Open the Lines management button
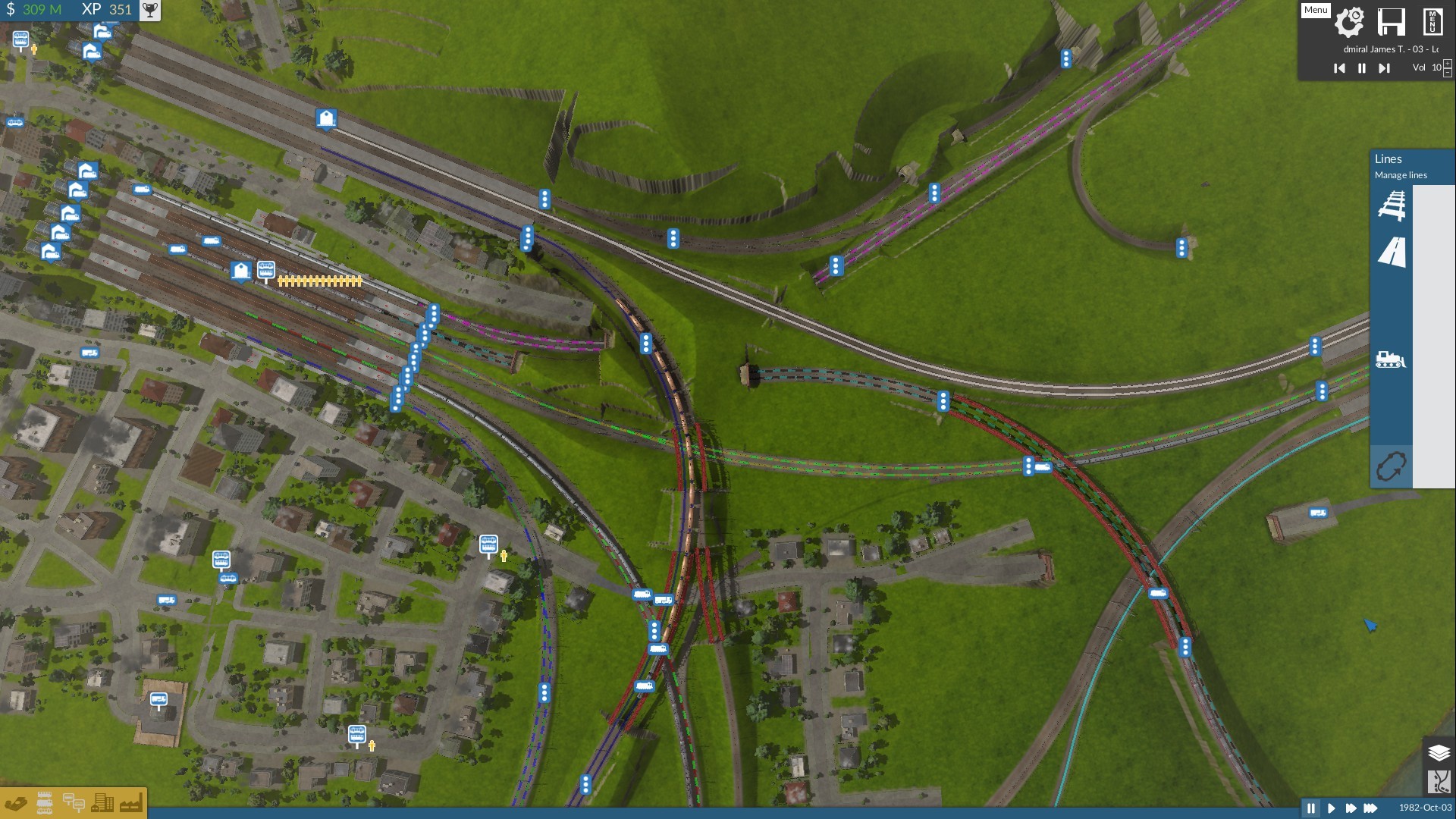Viewport: 1456px width, 819px height. tap(1391, 466)
